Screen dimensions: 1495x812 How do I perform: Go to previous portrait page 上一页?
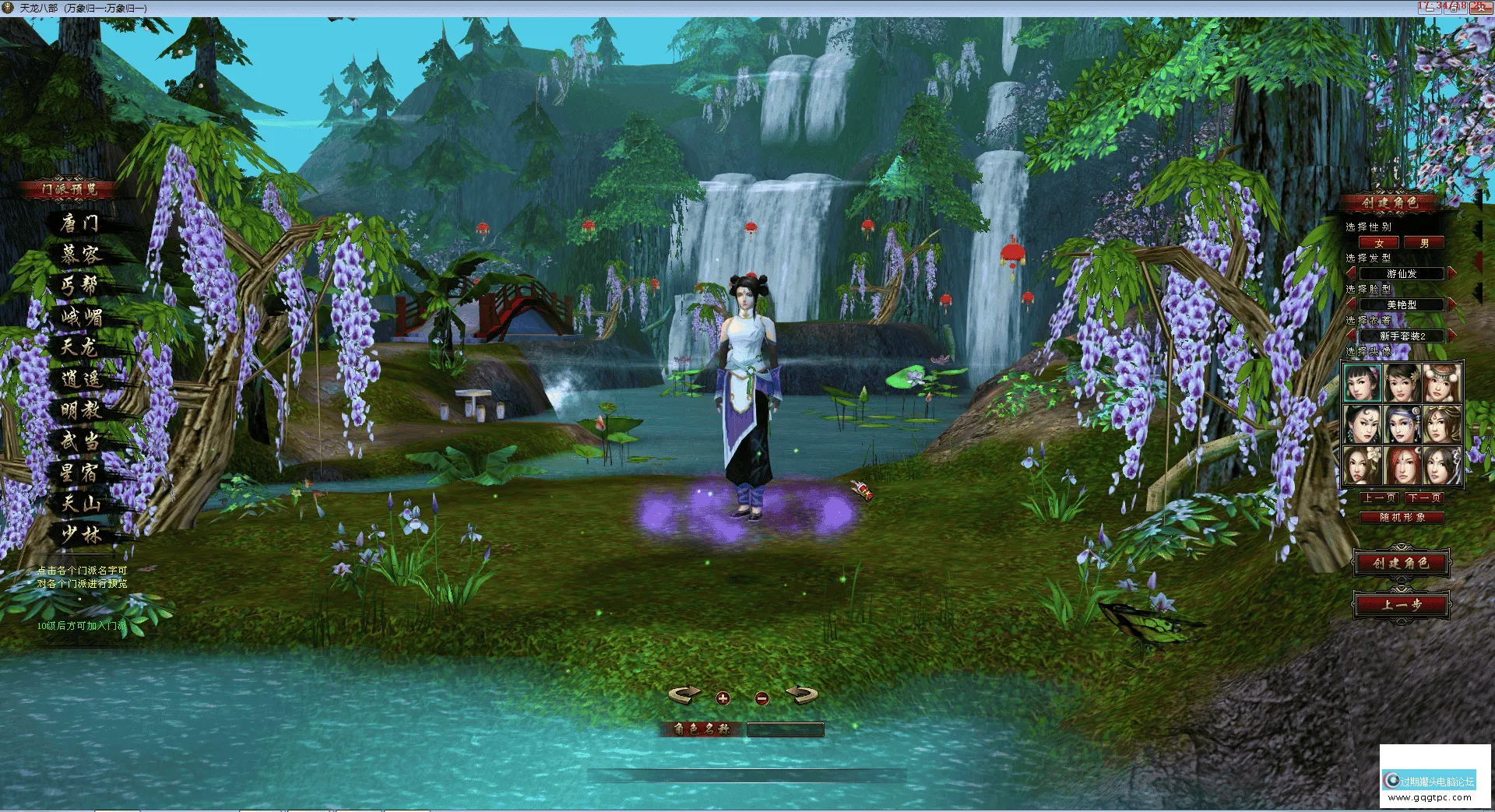point(1379,497)
